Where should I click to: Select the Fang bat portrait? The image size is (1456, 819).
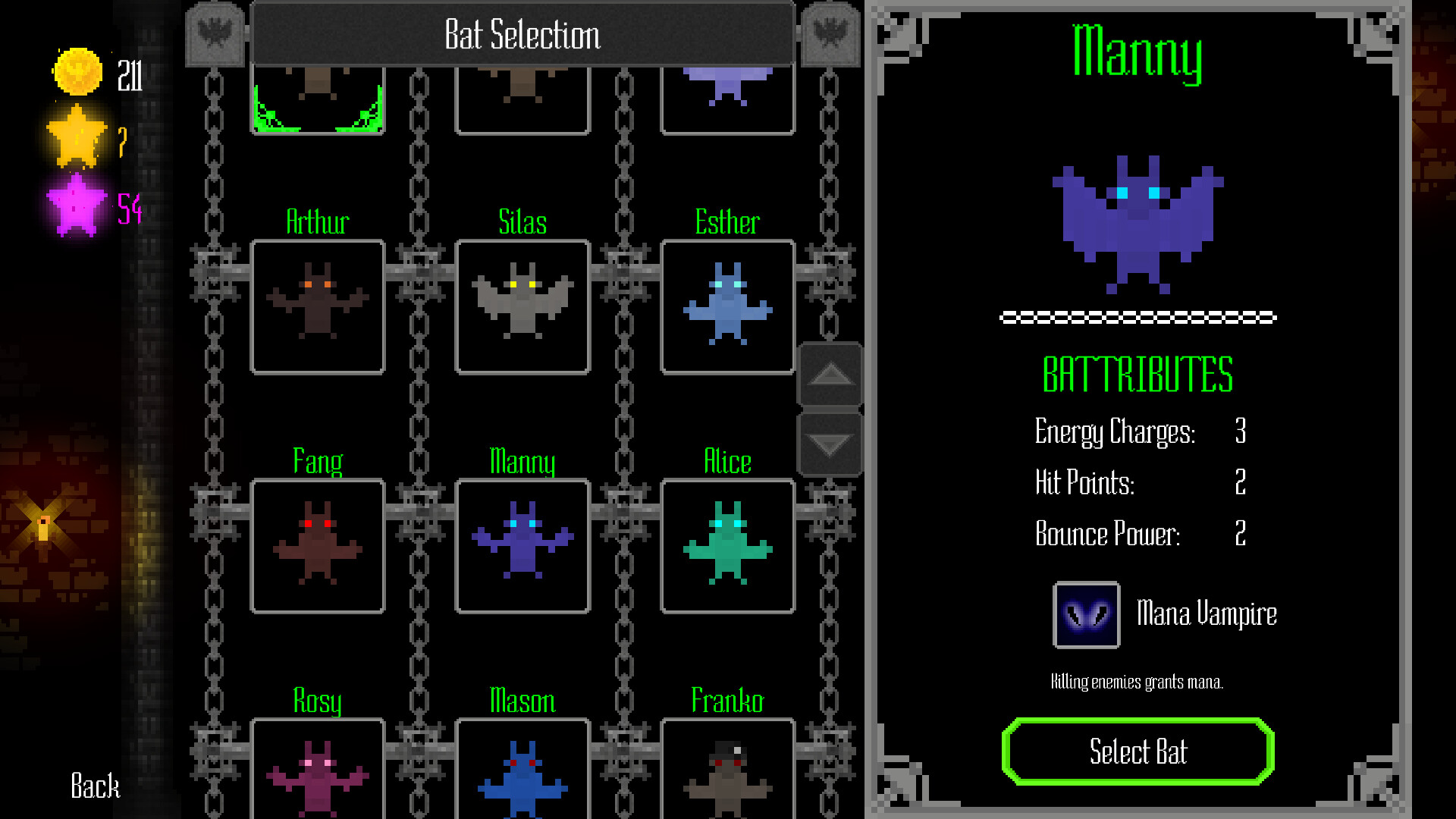317,544
